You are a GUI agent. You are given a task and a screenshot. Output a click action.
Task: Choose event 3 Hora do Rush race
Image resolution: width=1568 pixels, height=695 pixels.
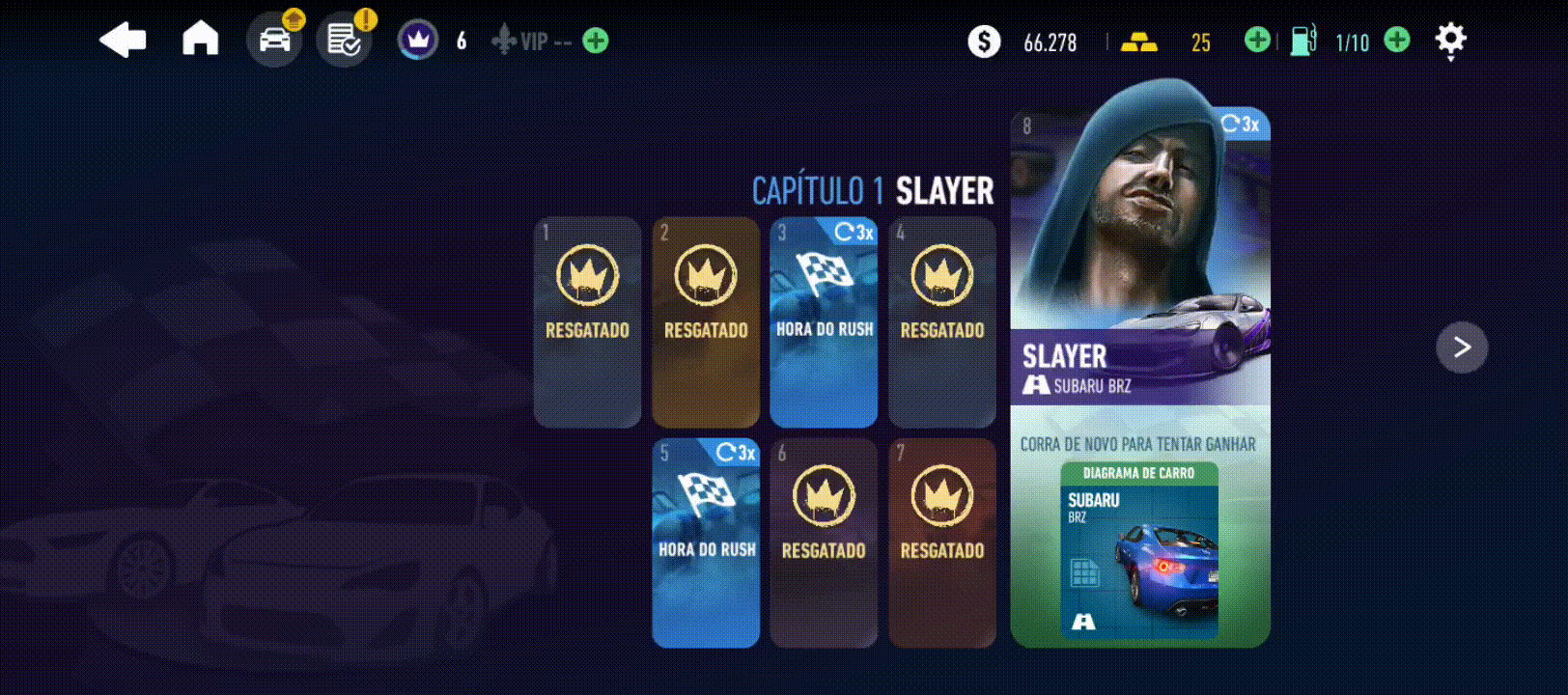coord(824,321)
